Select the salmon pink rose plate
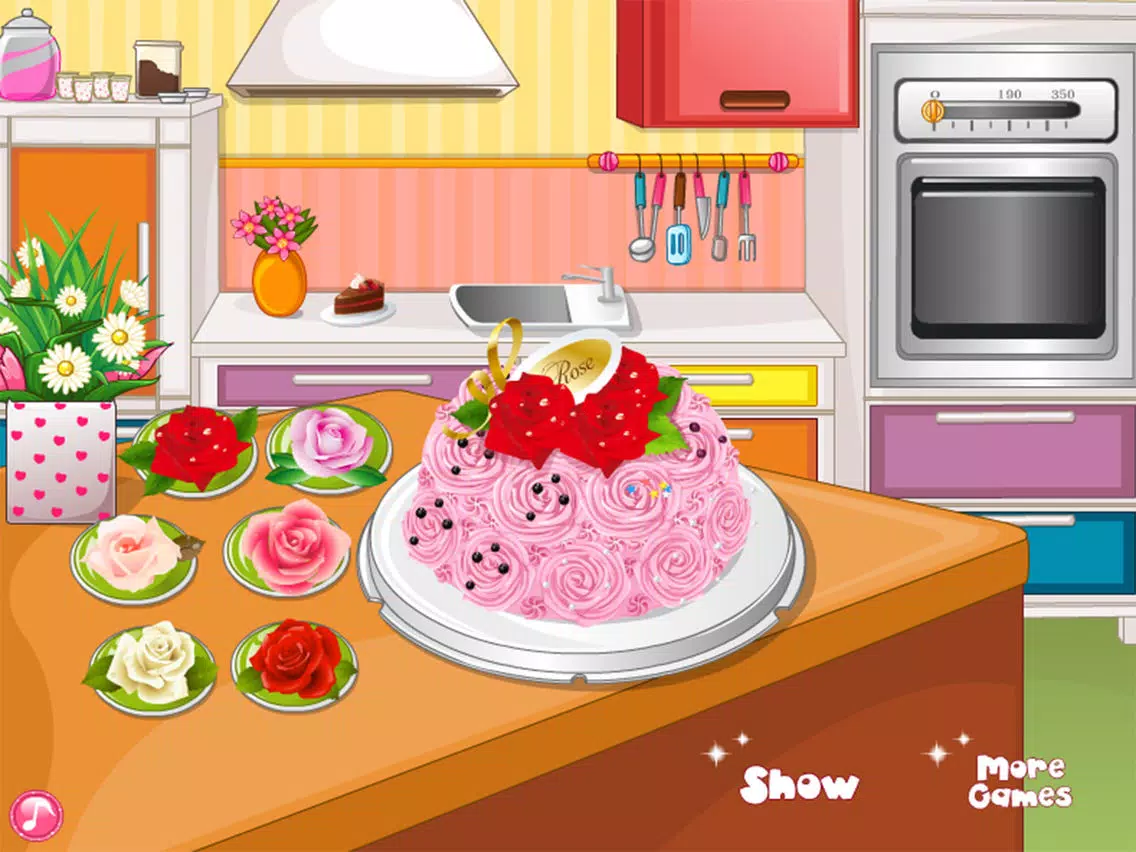This screenshot has height=852, width=1136. click(290, 550)
